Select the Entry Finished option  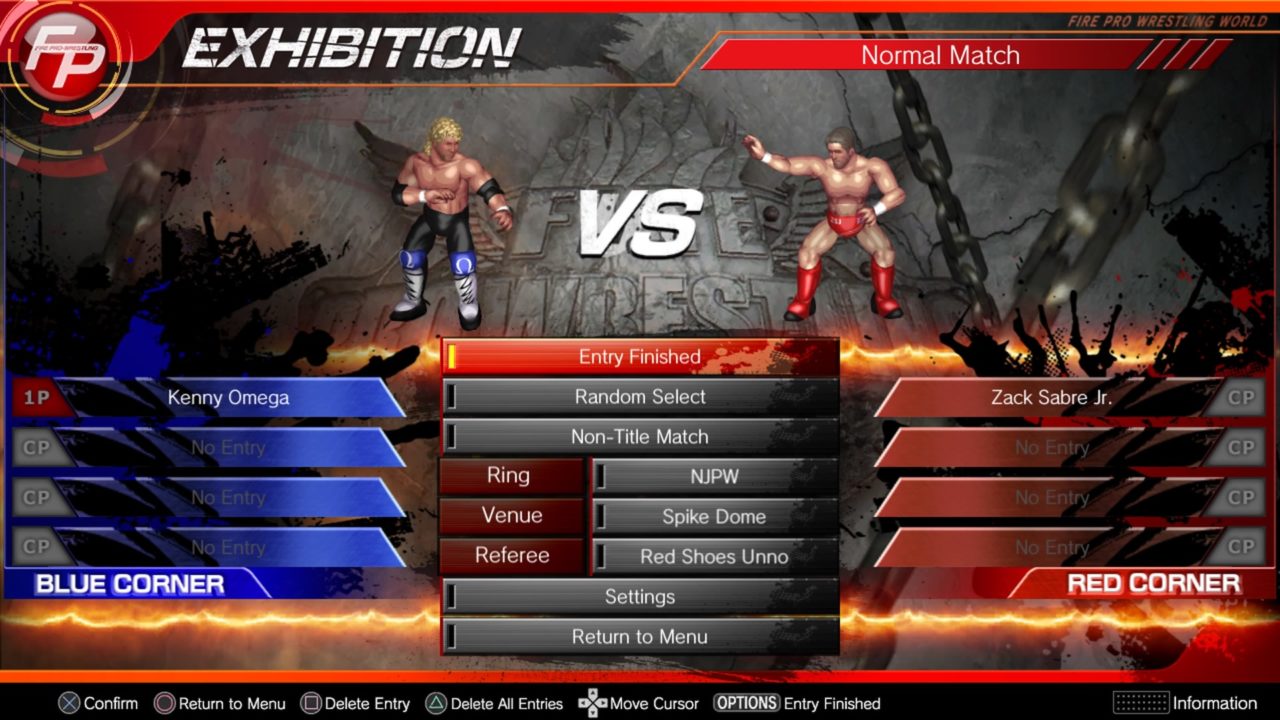(640, 357)
